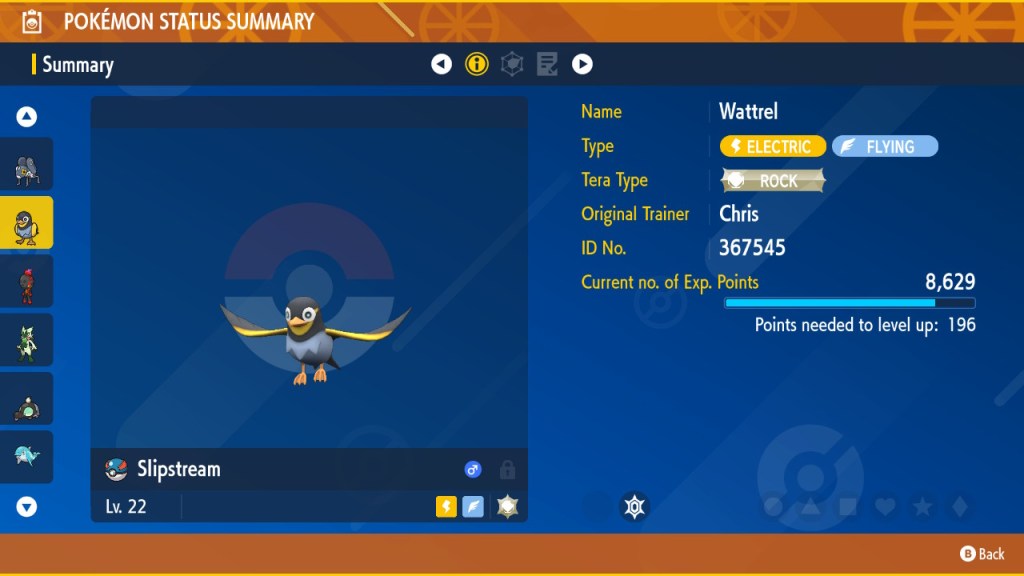Pick the dark round Pokémon party slot
The height and width of the screenshot is (576, 1024).
click(x=27, y=400)
